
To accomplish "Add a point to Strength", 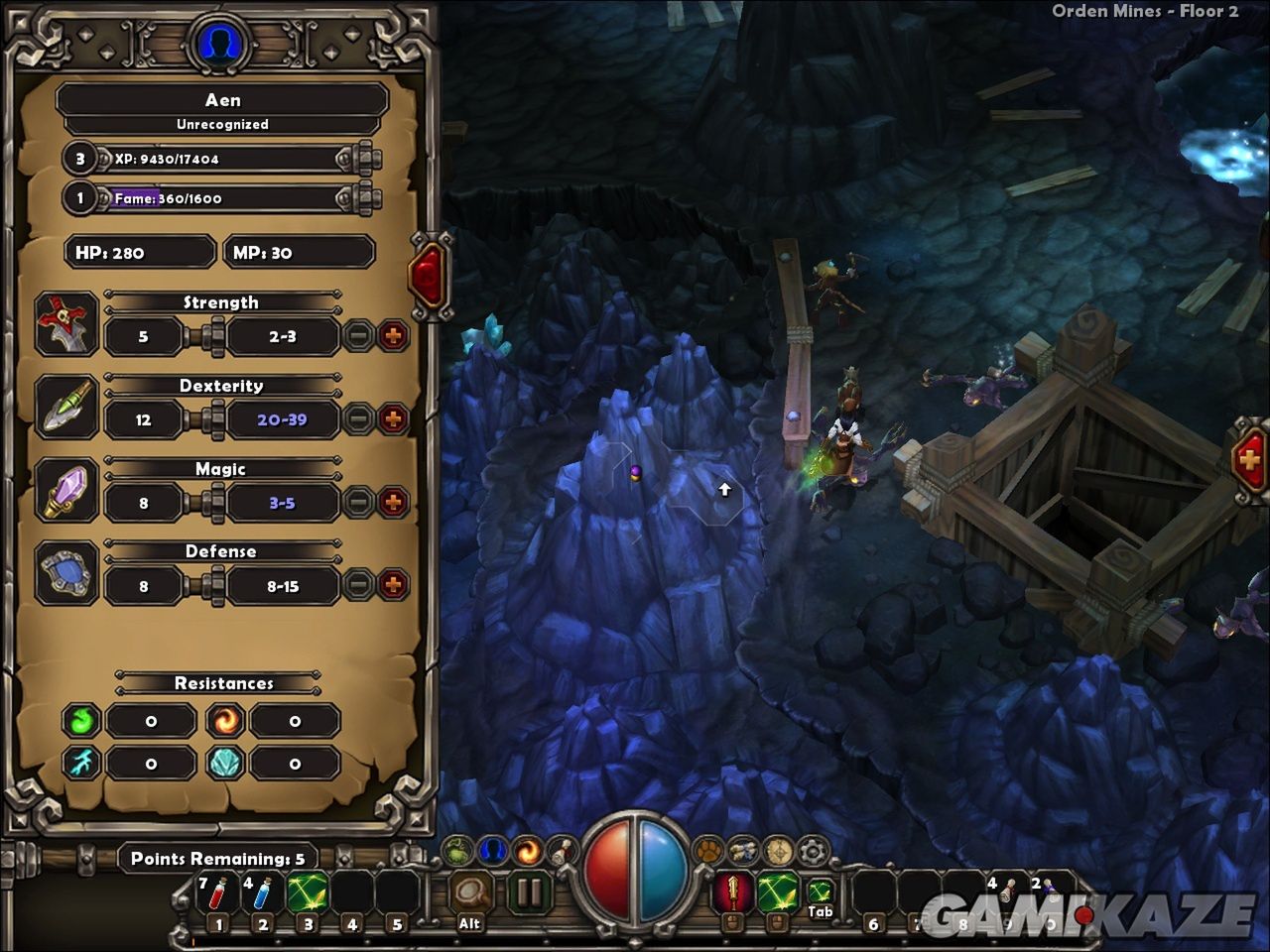I will [x=393, y=336].
